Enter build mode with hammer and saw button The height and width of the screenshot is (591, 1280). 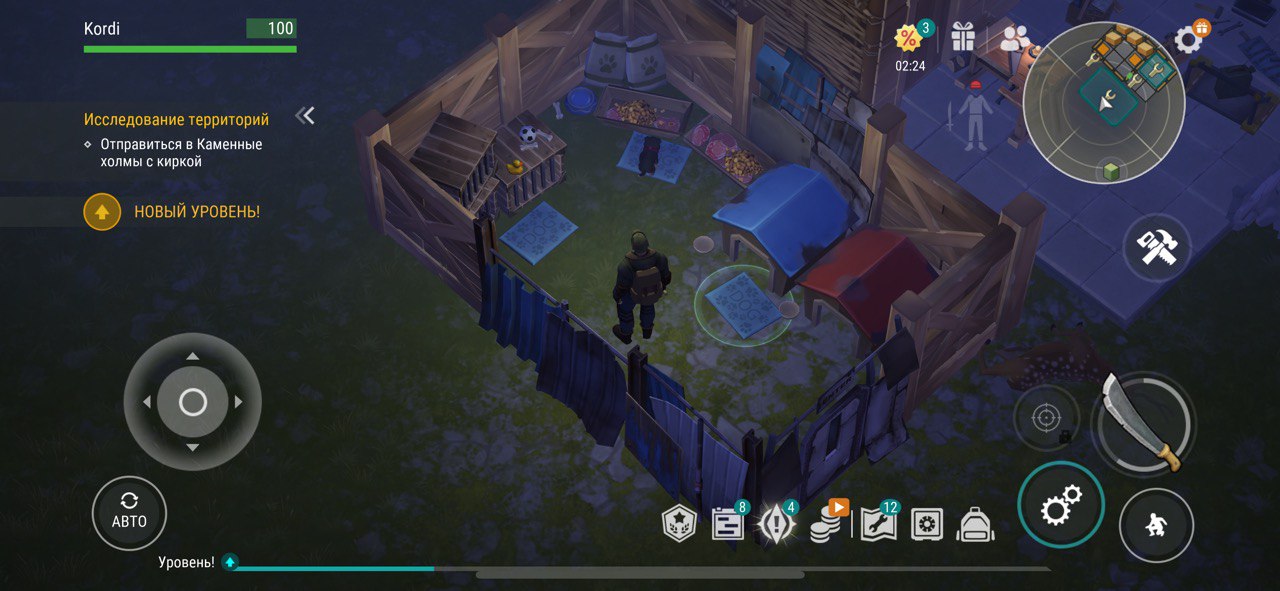coord(1156,247)
